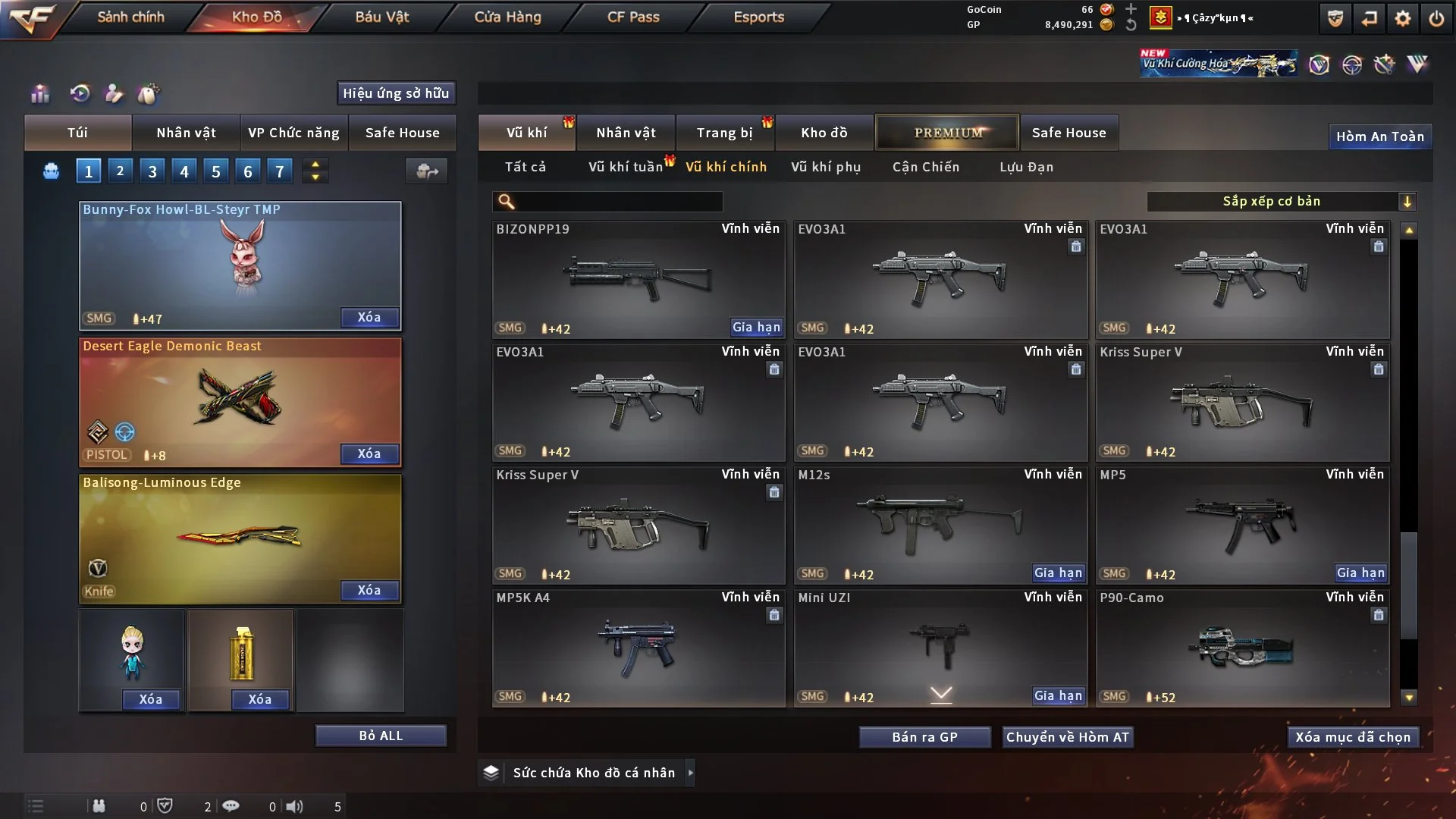This screenshot has height=819, width=1456.
Task: Extend the MP5 with Gia hạn
Action: pos(1360,573)
